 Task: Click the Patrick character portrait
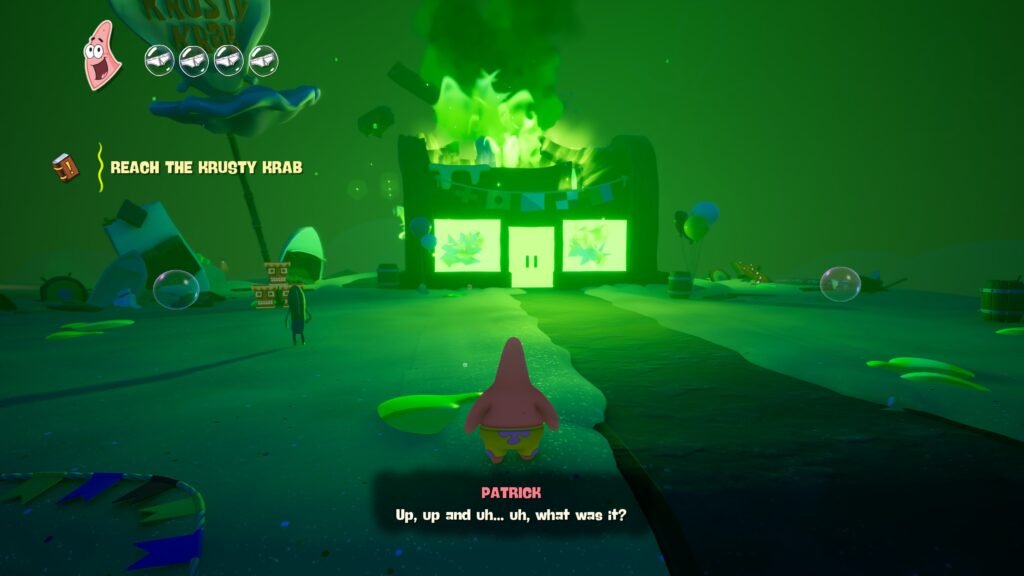tap(102, 55)
